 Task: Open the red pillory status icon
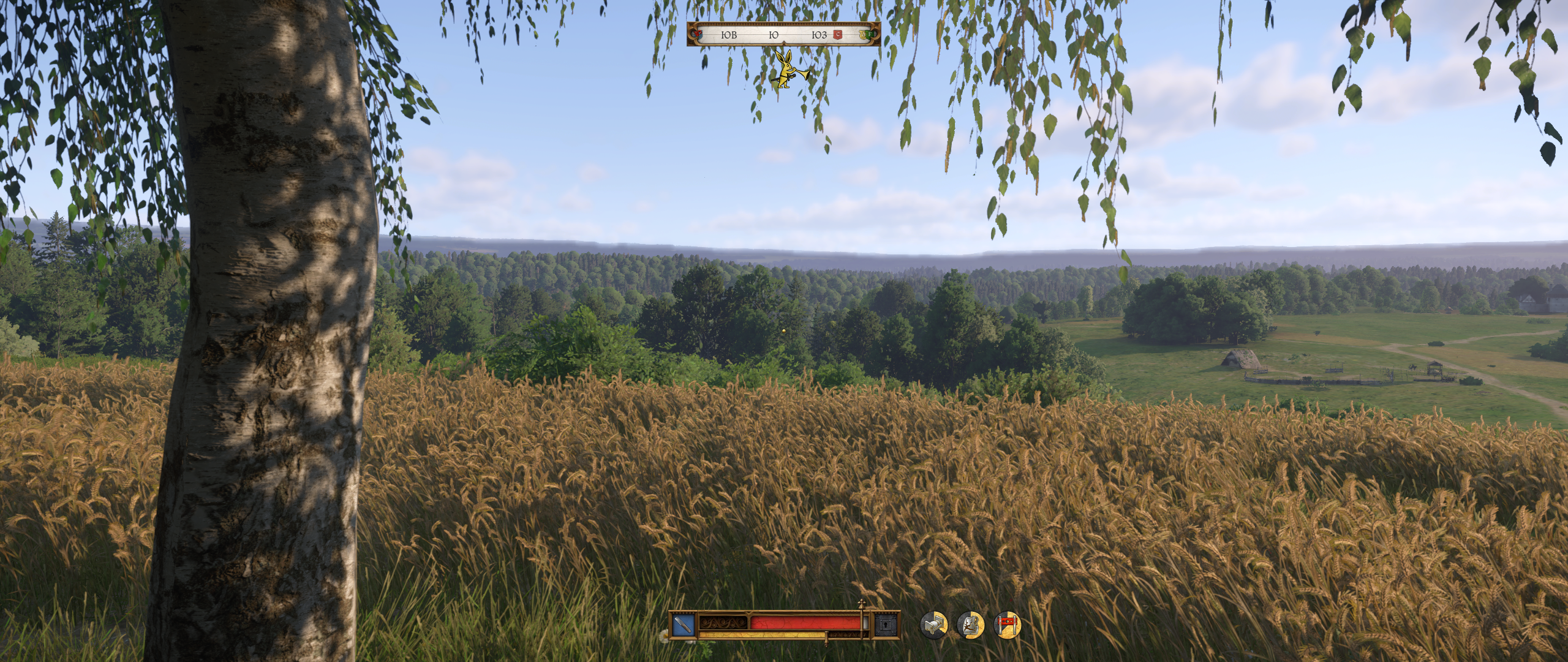(x=1007, y=626)
